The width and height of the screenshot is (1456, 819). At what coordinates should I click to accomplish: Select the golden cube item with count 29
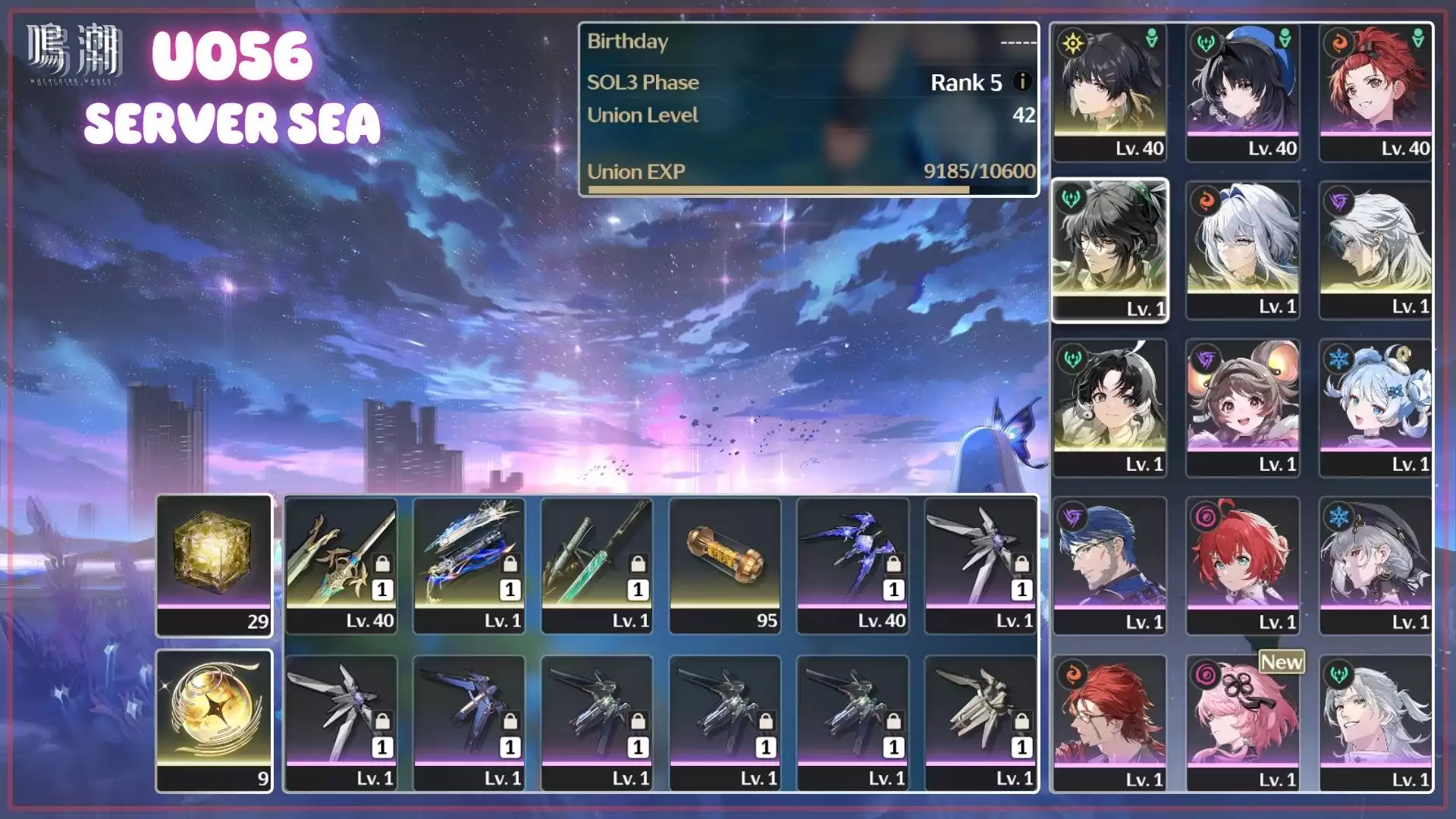[x=214, y=565]
